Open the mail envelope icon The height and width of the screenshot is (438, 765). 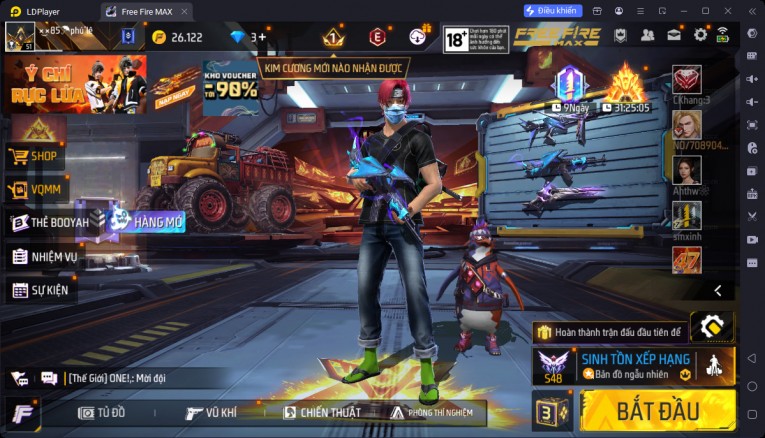click(674, 35)
